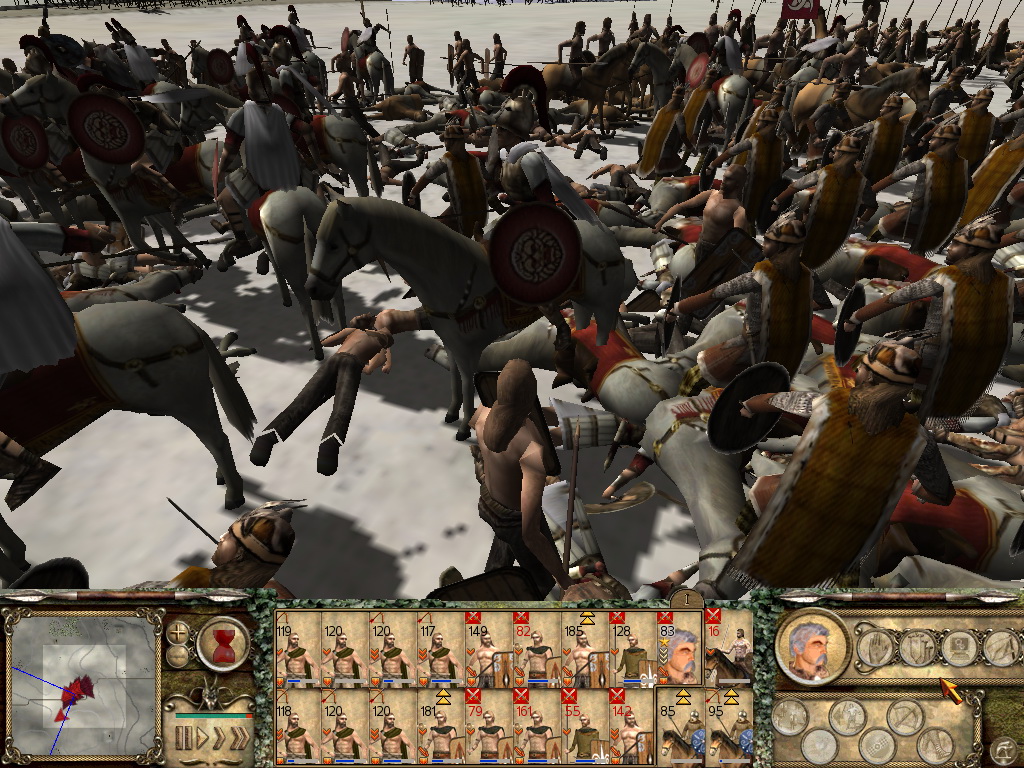The width and height of the screenshot is (1024, 768).
Task: Select the warband unit with 149 men
Action: pyautogui.click(x=489, y=648)
